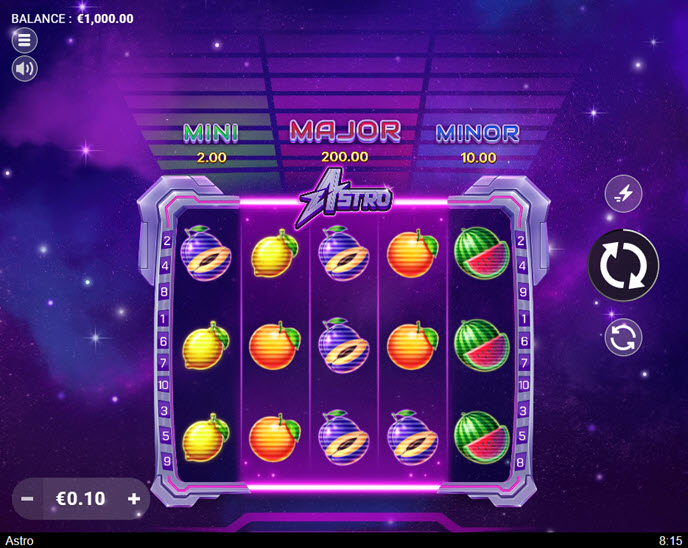Toggle the sound speaker button
The width and height of the screenshot is (688, 548).
tap(24, 69)
